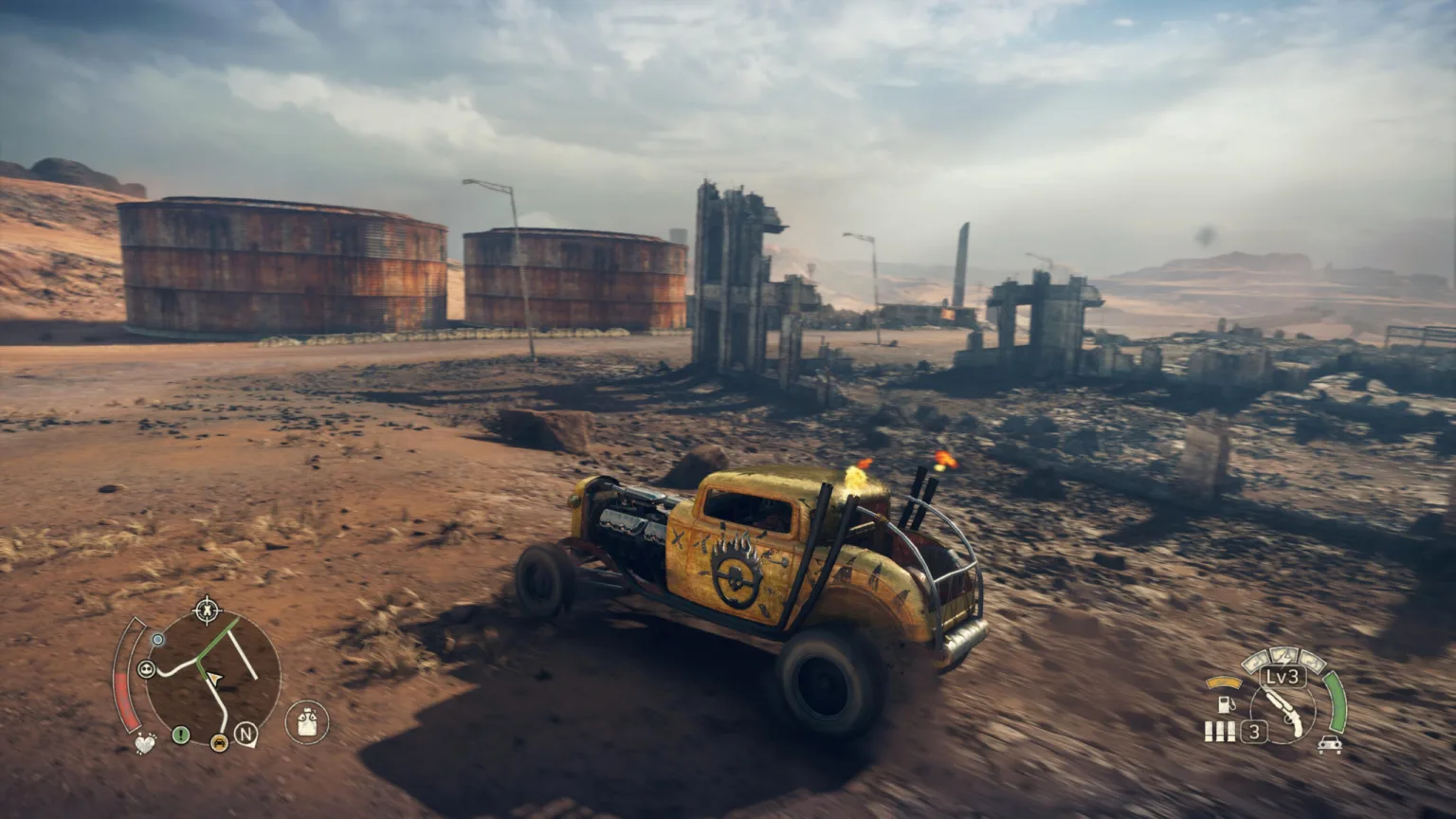Select the shotgun weapon icon
Screen dimensions: 1456x819
pyautogui.click(x=1284, y=711)
